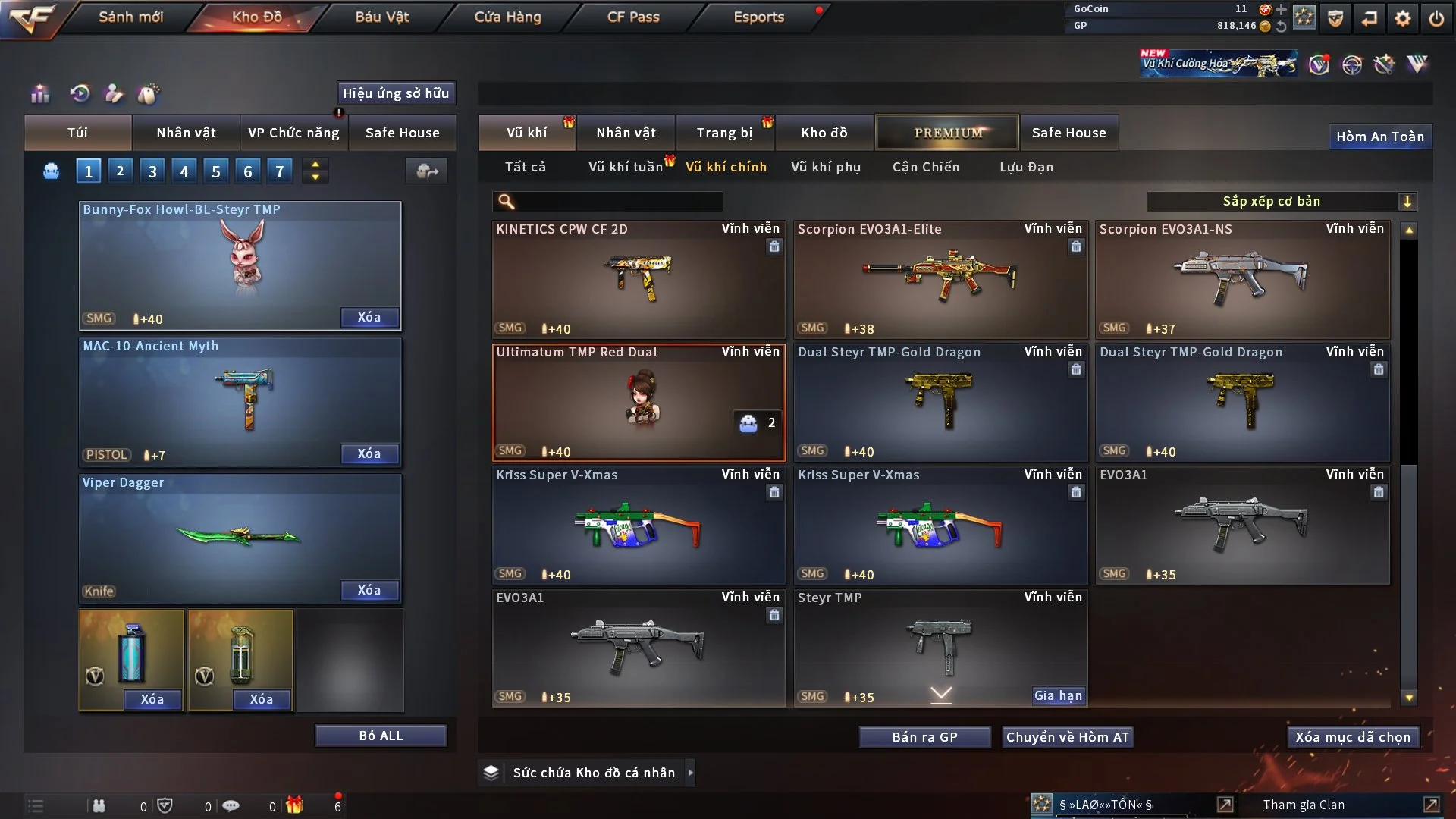
Task: Delete selection with Xóa mục đã chọn
Action: 1352,737
